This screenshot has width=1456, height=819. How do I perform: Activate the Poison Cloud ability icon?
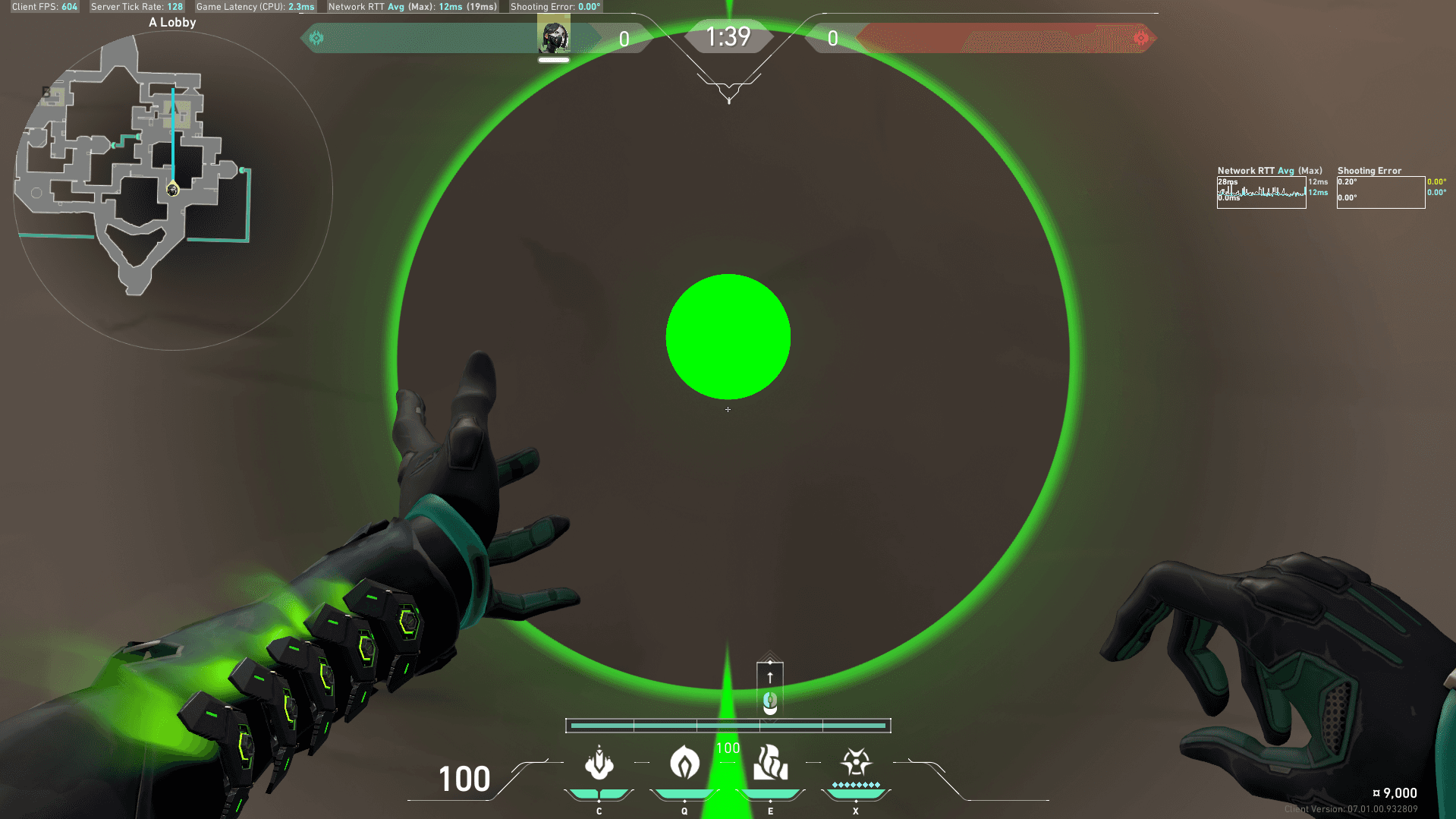click(684, 763)
